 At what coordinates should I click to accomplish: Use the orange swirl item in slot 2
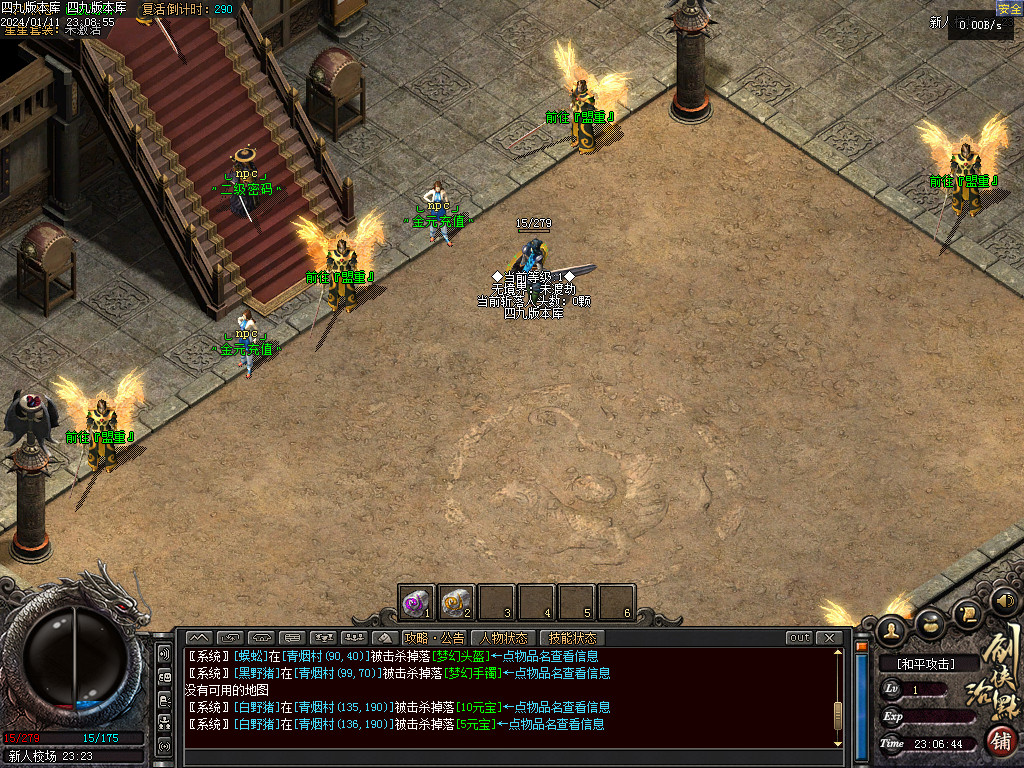456,603
